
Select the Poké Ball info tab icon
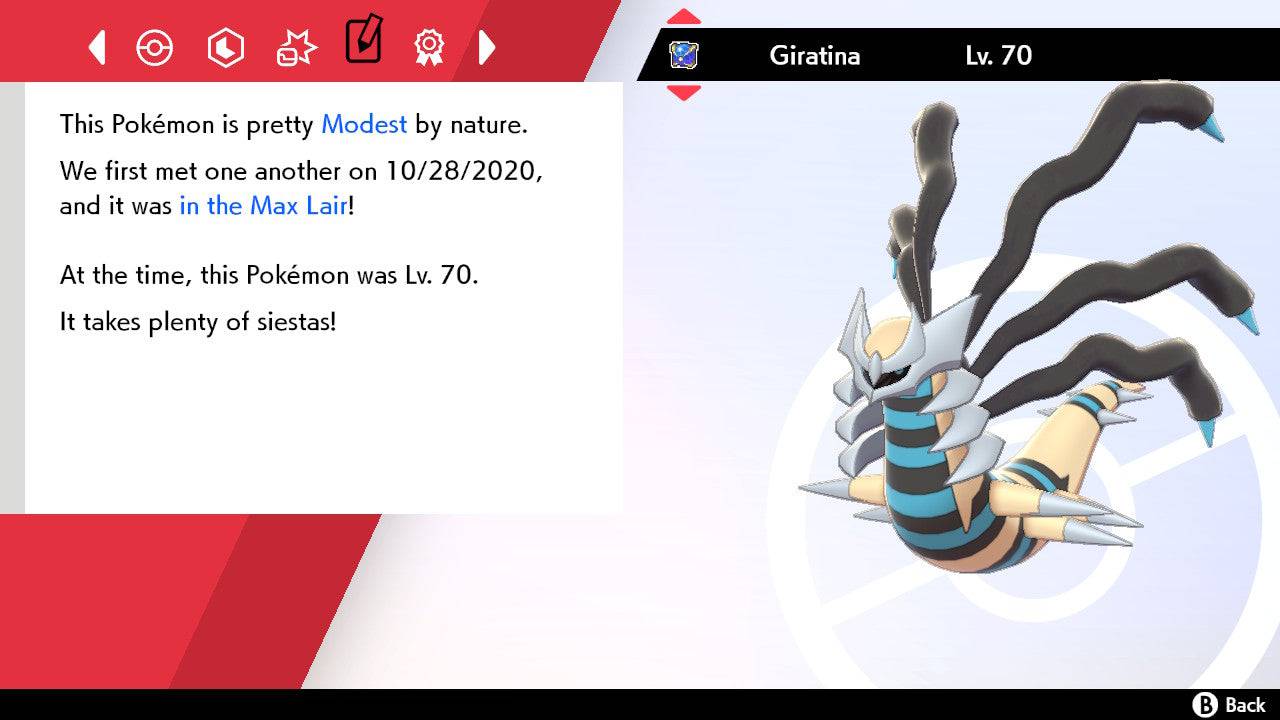[x=155, y=46]
